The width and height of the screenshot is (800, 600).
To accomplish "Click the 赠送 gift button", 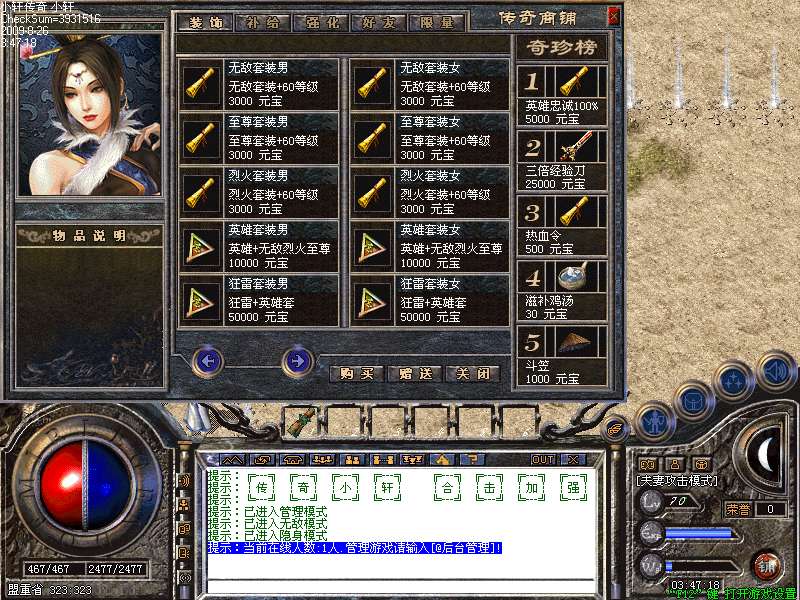I will pyautogui.click(x=413, y=374).
